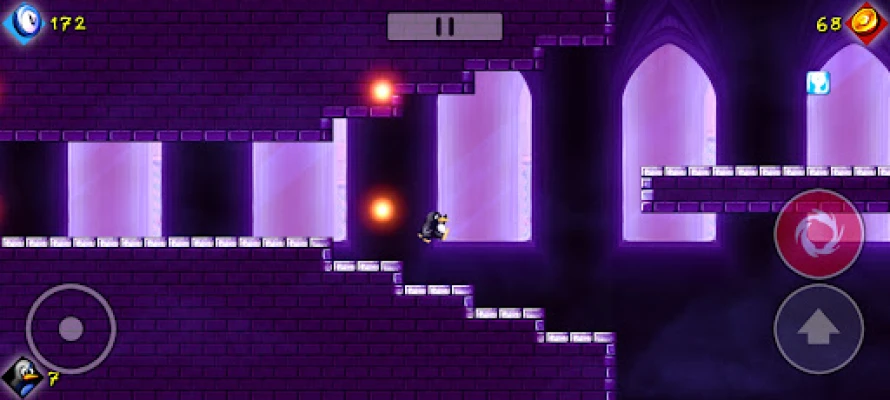Tap the up-arrow jump button
890x400 pixels.
(819, 329)
